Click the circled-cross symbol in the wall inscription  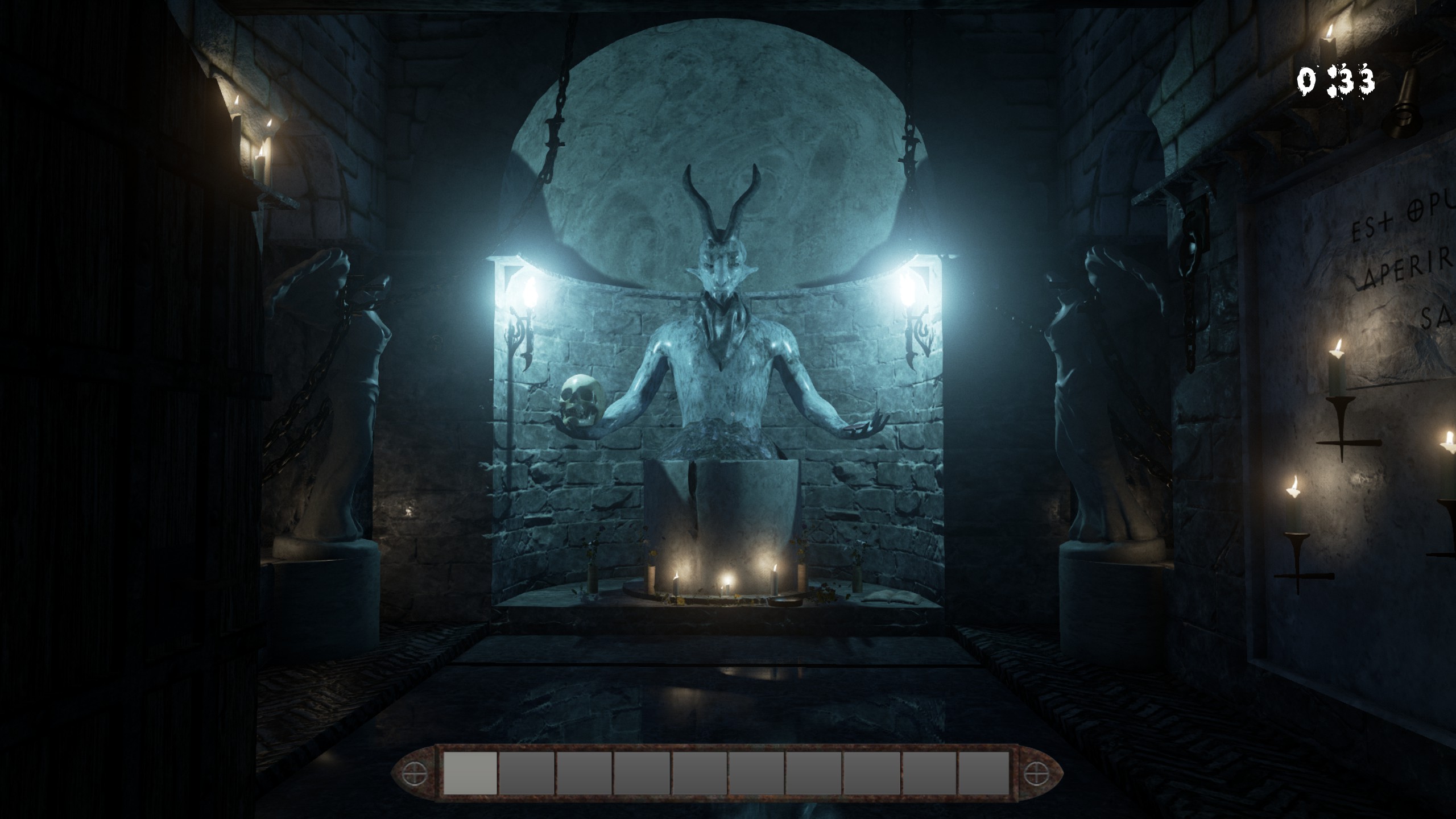pyautogui.click(x=1414, y=211)
